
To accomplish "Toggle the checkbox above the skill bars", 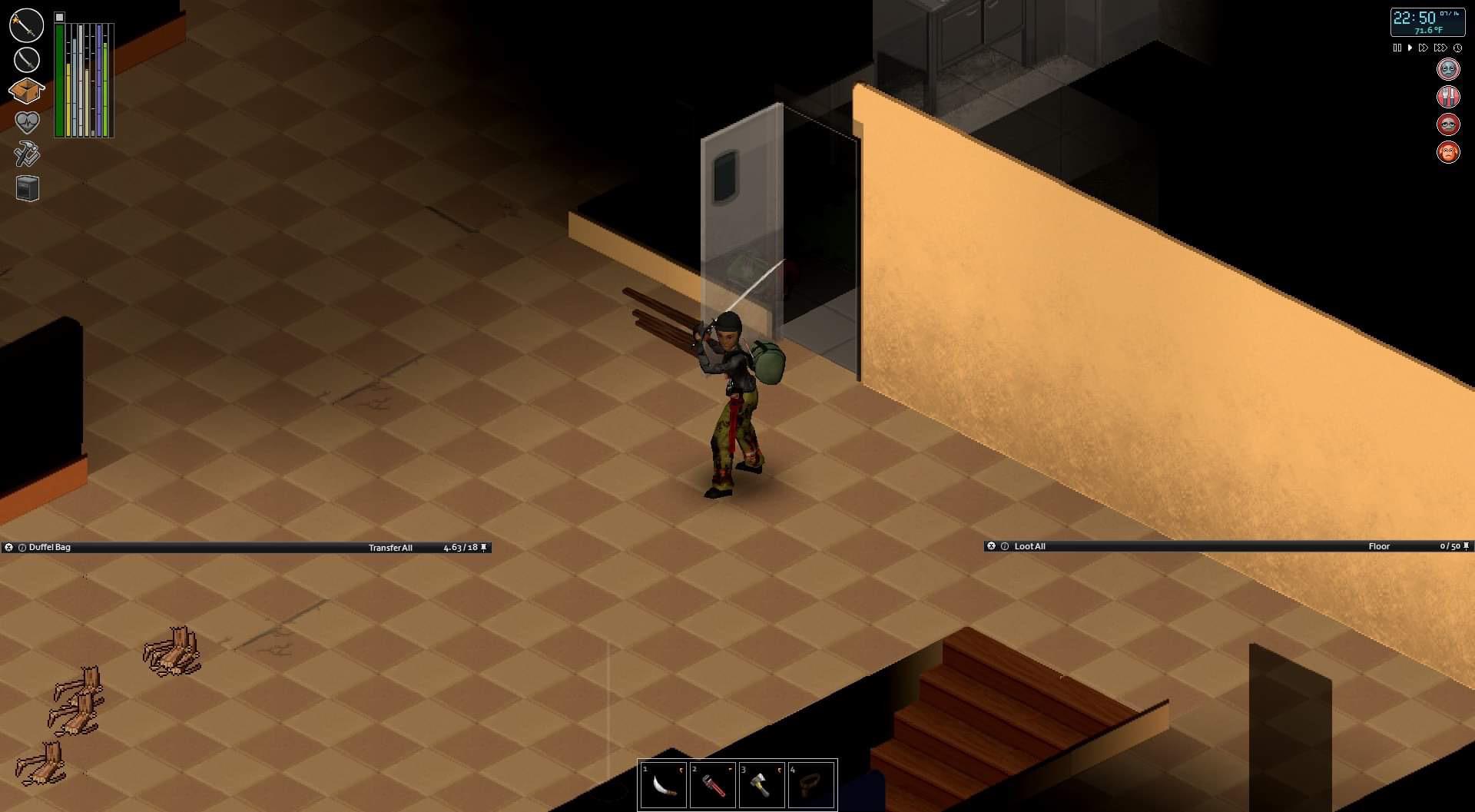I will click(x=59, y=18).
